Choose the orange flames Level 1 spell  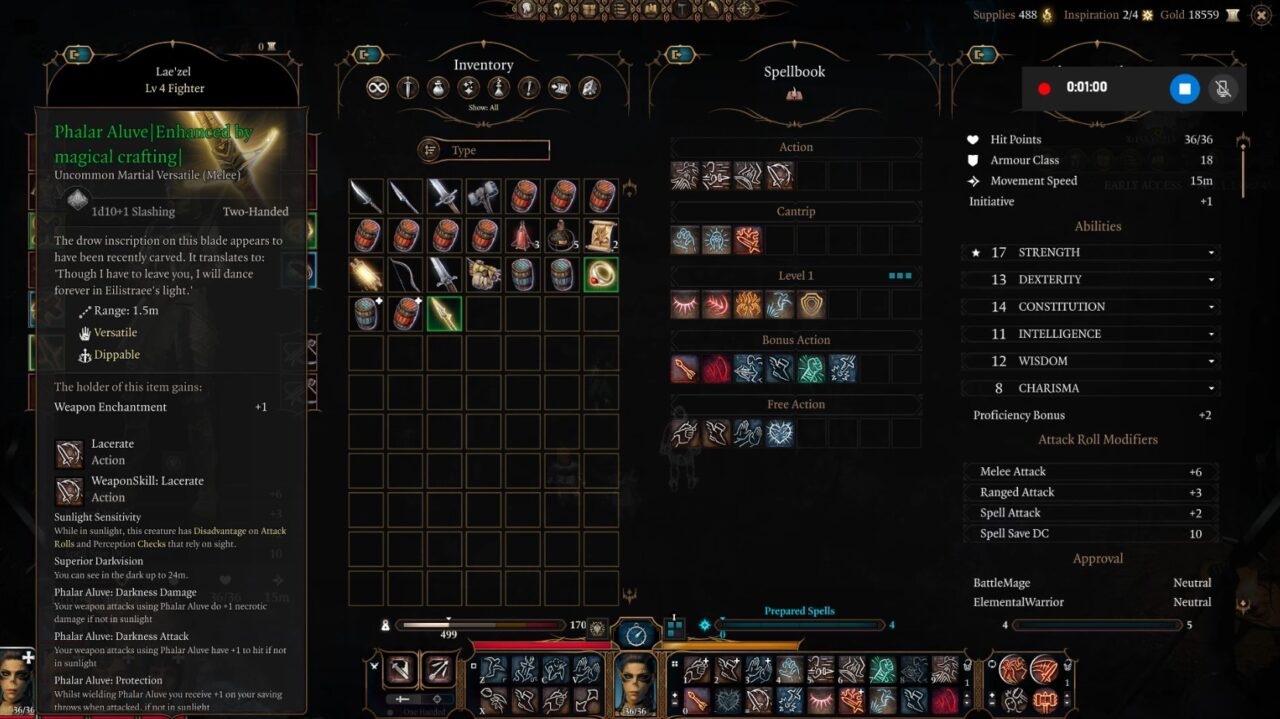point(748,305)
